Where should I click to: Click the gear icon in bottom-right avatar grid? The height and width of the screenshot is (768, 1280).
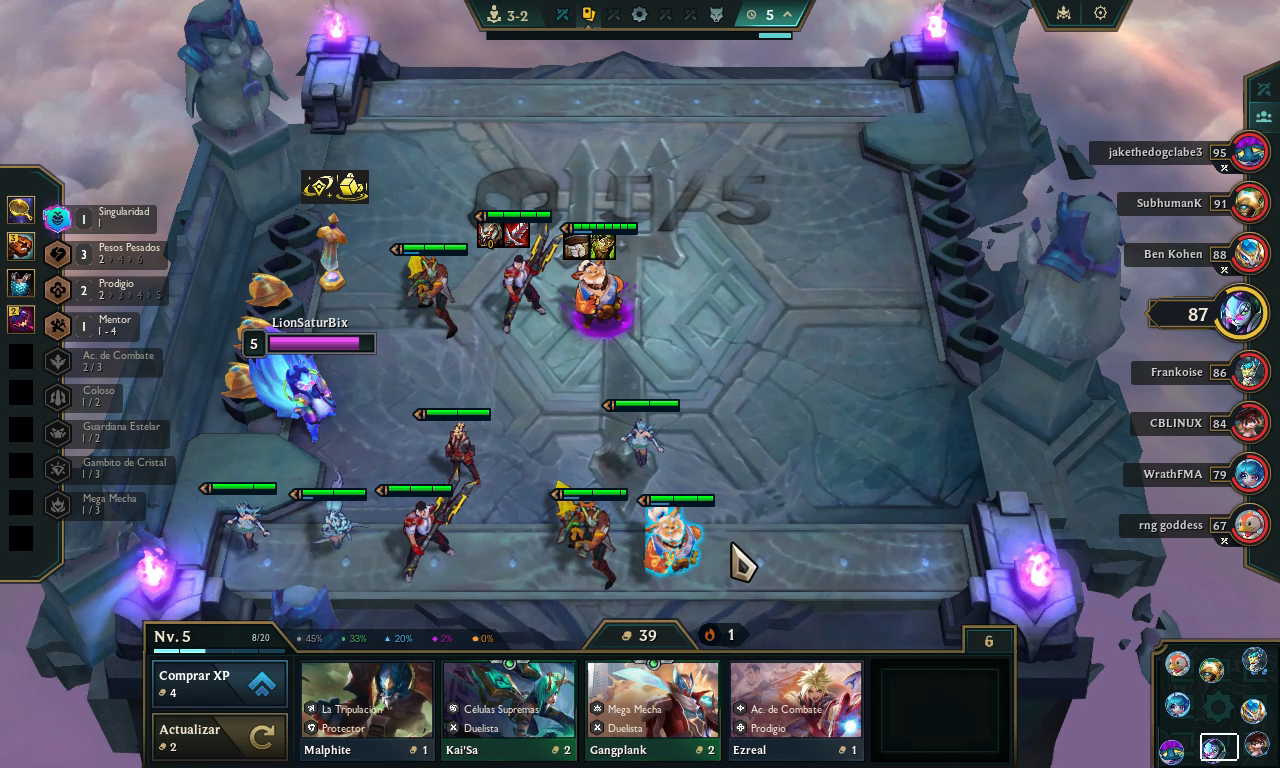[x=1217, y=707]
